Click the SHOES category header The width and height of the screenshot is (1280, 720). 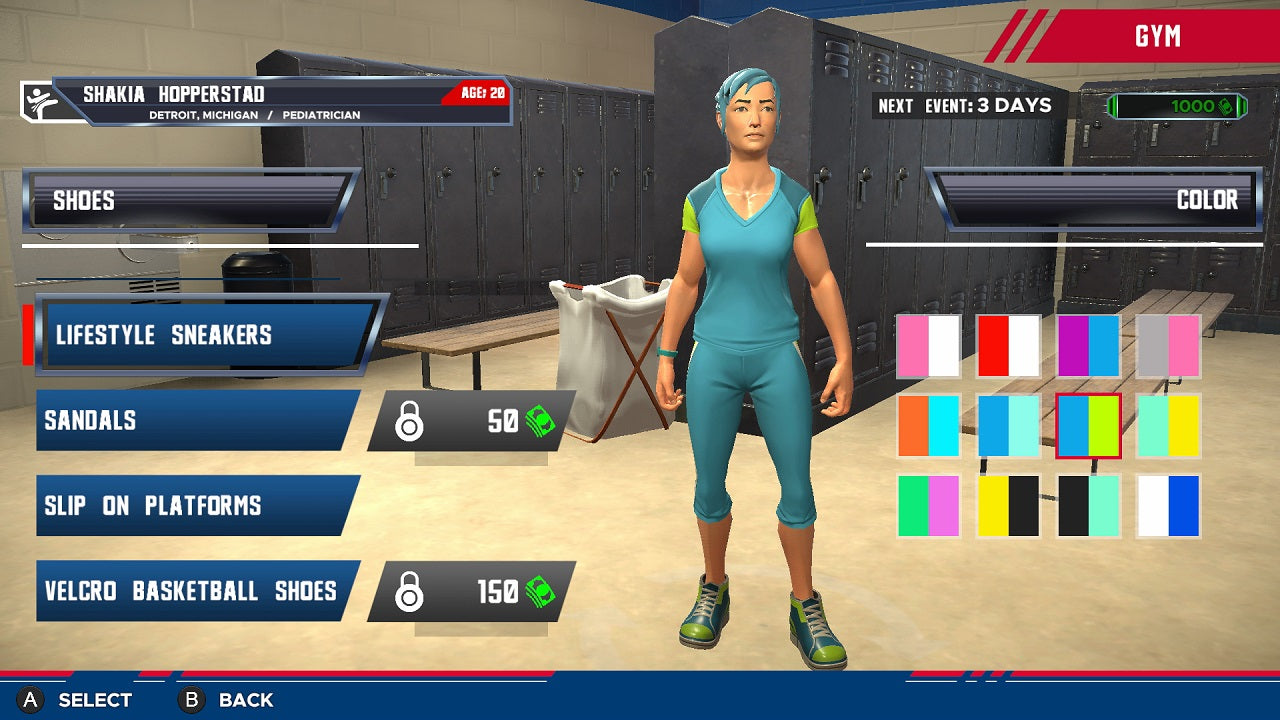click(185, 200)
